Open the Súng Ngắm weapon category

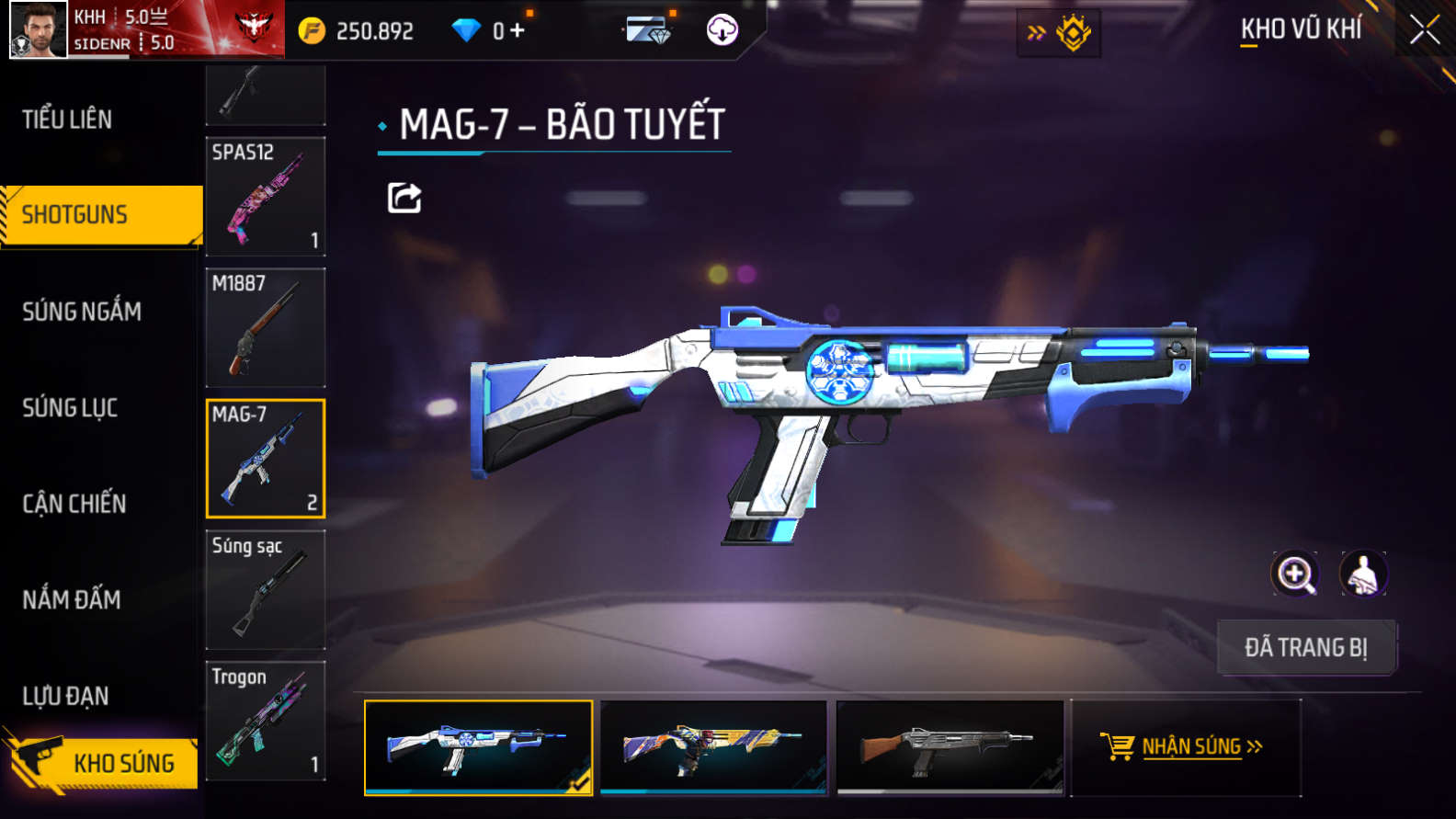pos(82,312)
